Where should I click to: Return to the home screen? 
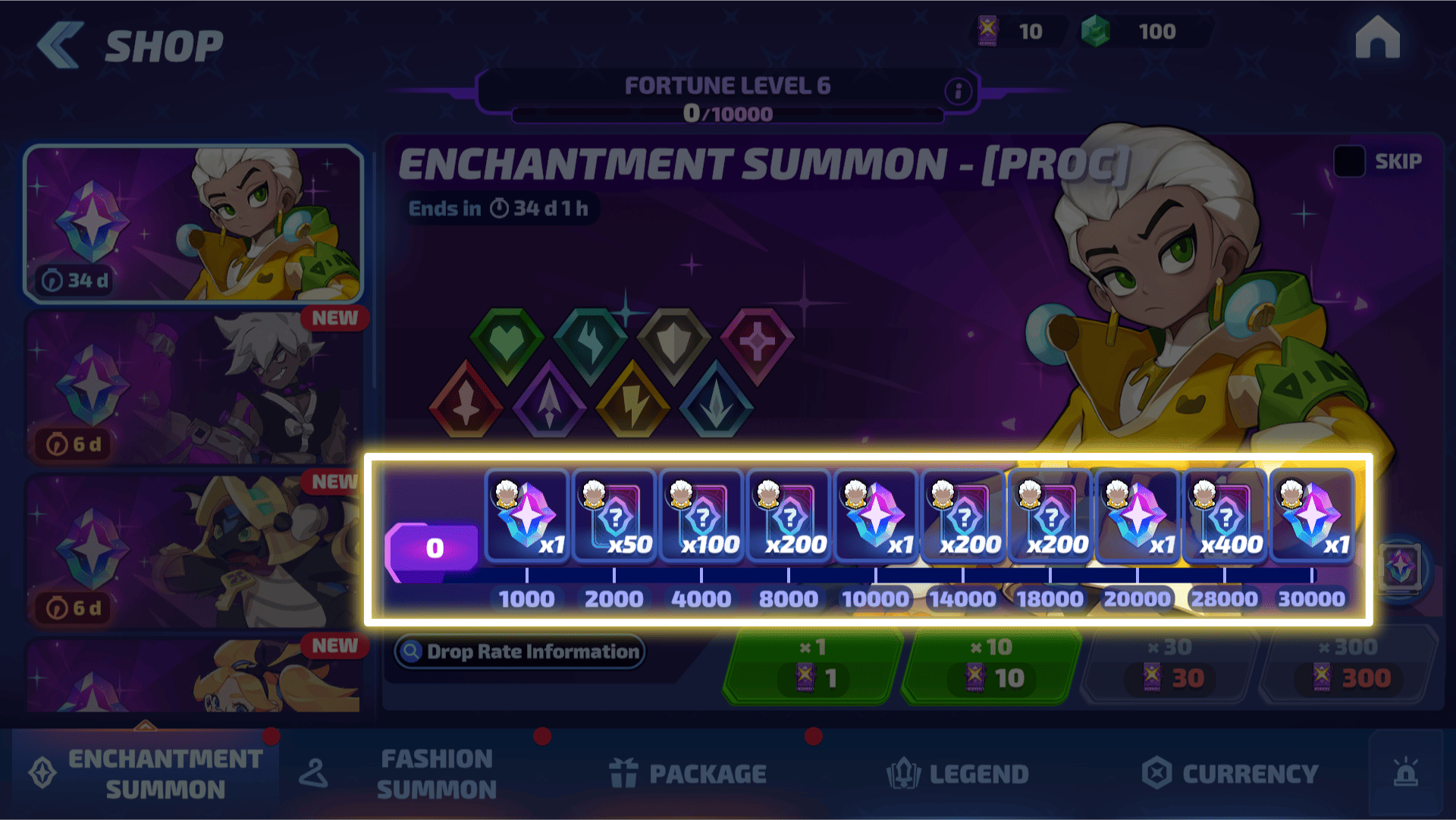click(1377, 39)
